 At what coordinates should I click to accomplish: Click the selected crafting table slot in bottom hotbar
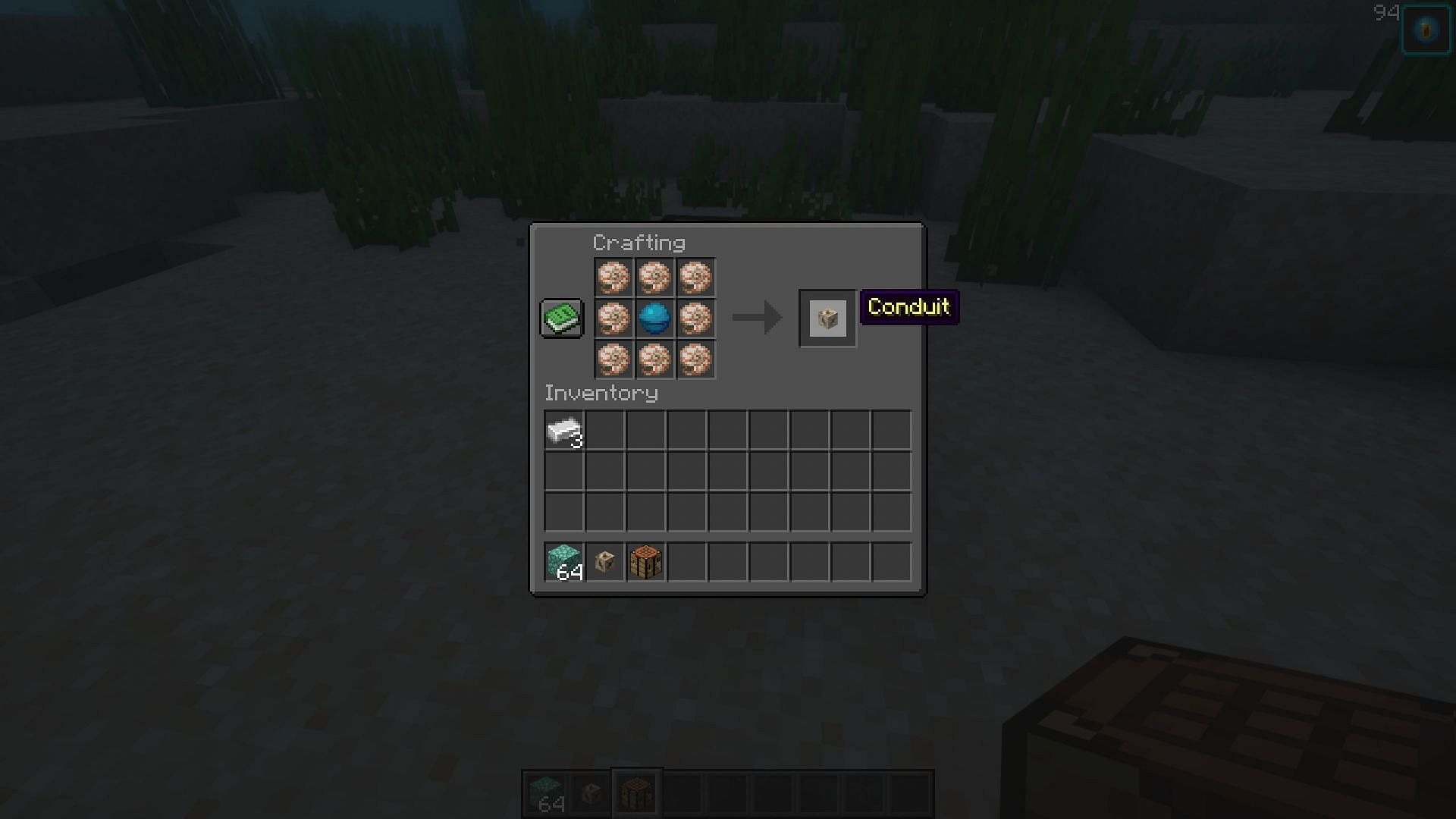pos(637,792)
